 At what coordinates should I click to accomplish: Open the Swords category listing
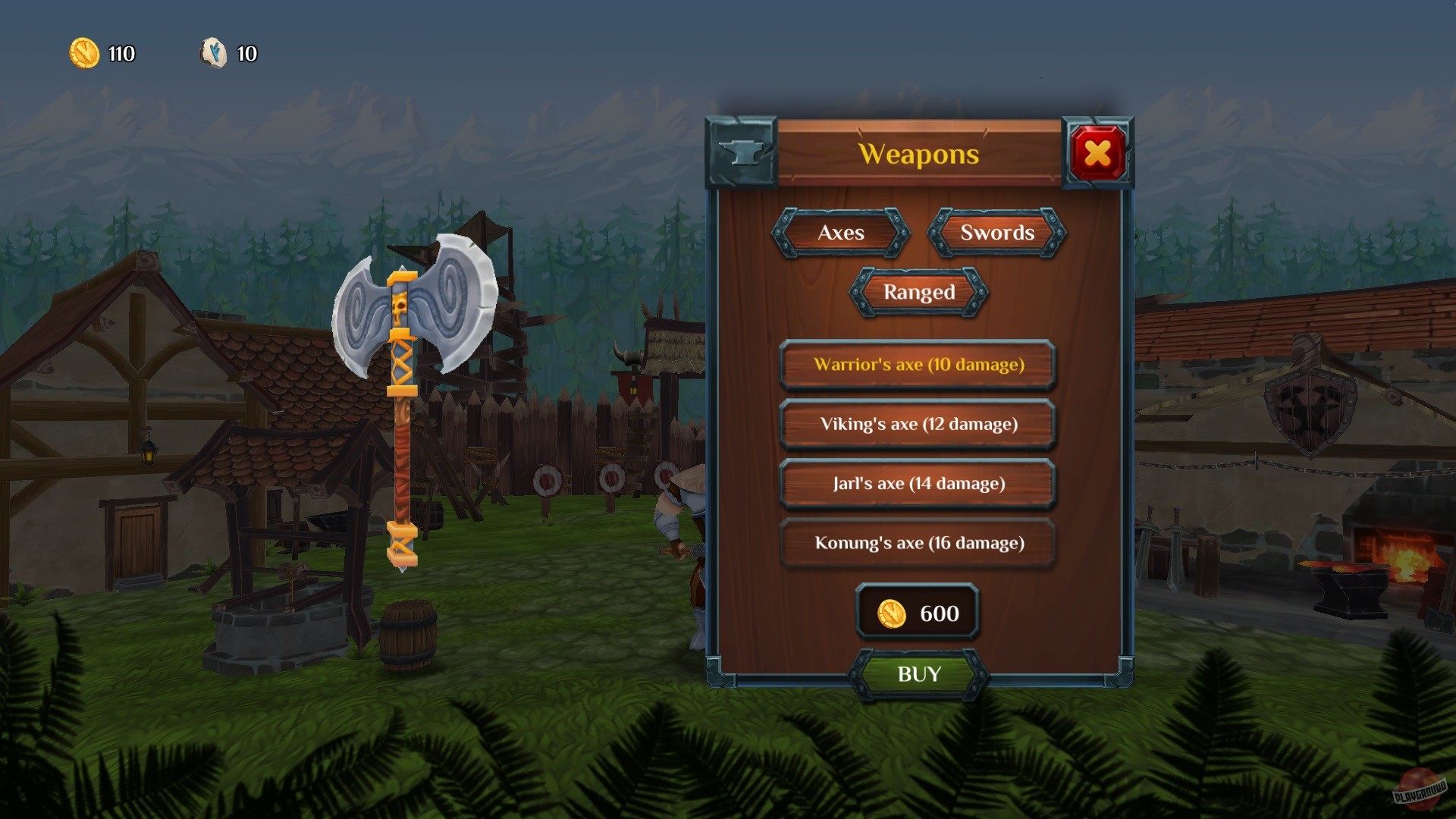[x=996, y=234]
